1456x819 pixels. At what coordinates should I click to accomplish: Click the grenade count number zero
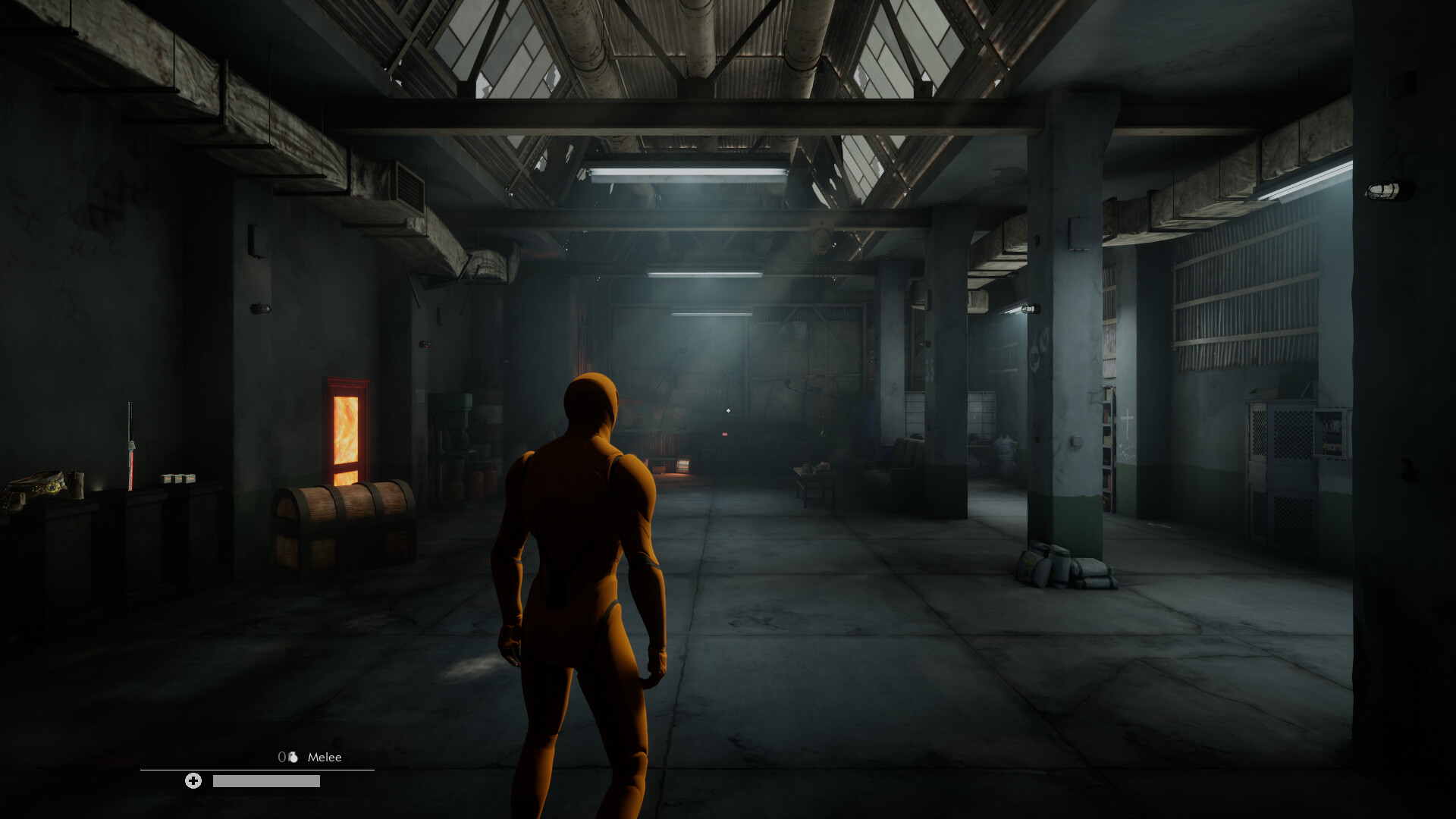point(281,756)
